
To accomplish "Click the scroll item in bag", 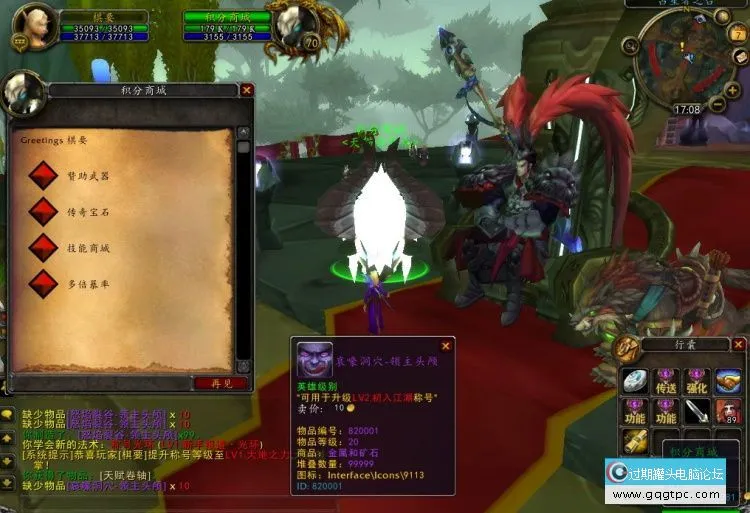I will click(635, 440).
